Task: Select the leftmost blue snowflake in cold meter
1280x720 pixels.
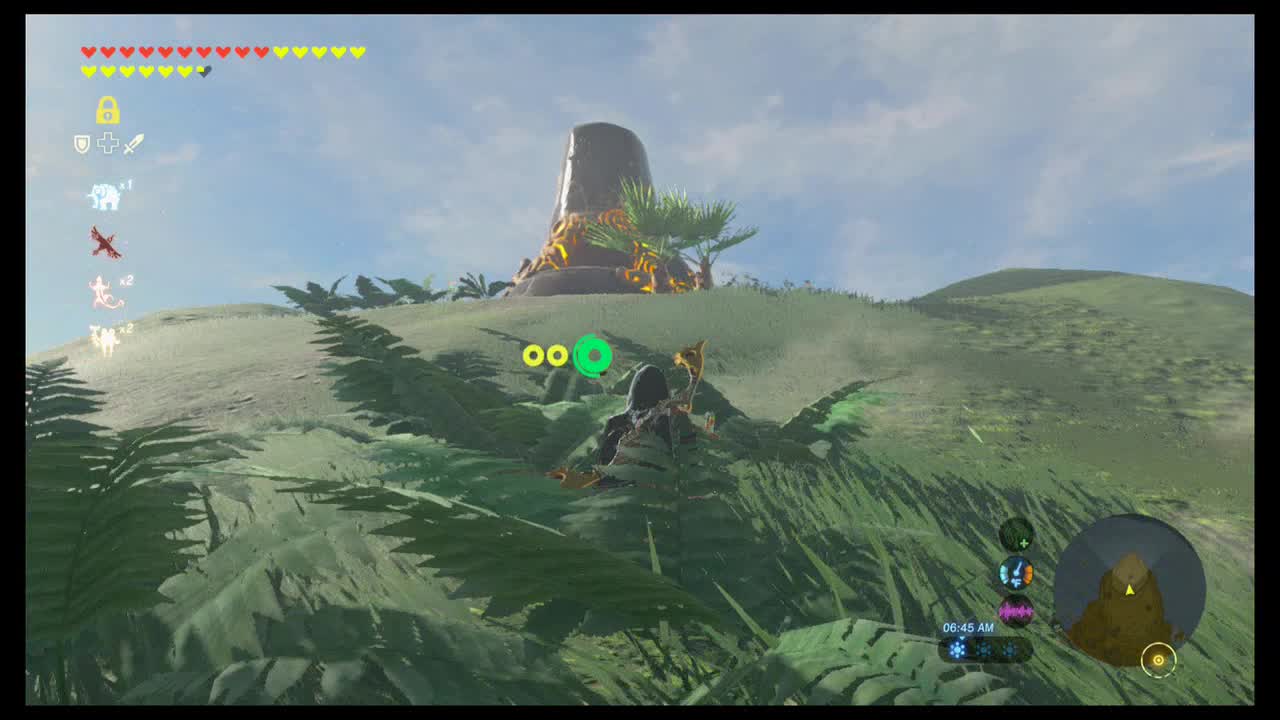Action: (x=957, y=648)
